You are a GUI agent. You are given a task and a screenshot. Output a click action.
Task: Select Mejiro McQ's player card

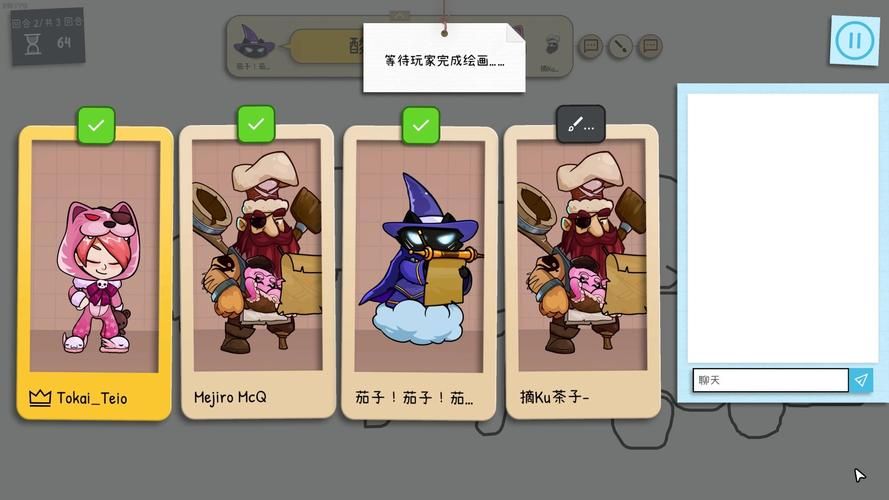256,272
